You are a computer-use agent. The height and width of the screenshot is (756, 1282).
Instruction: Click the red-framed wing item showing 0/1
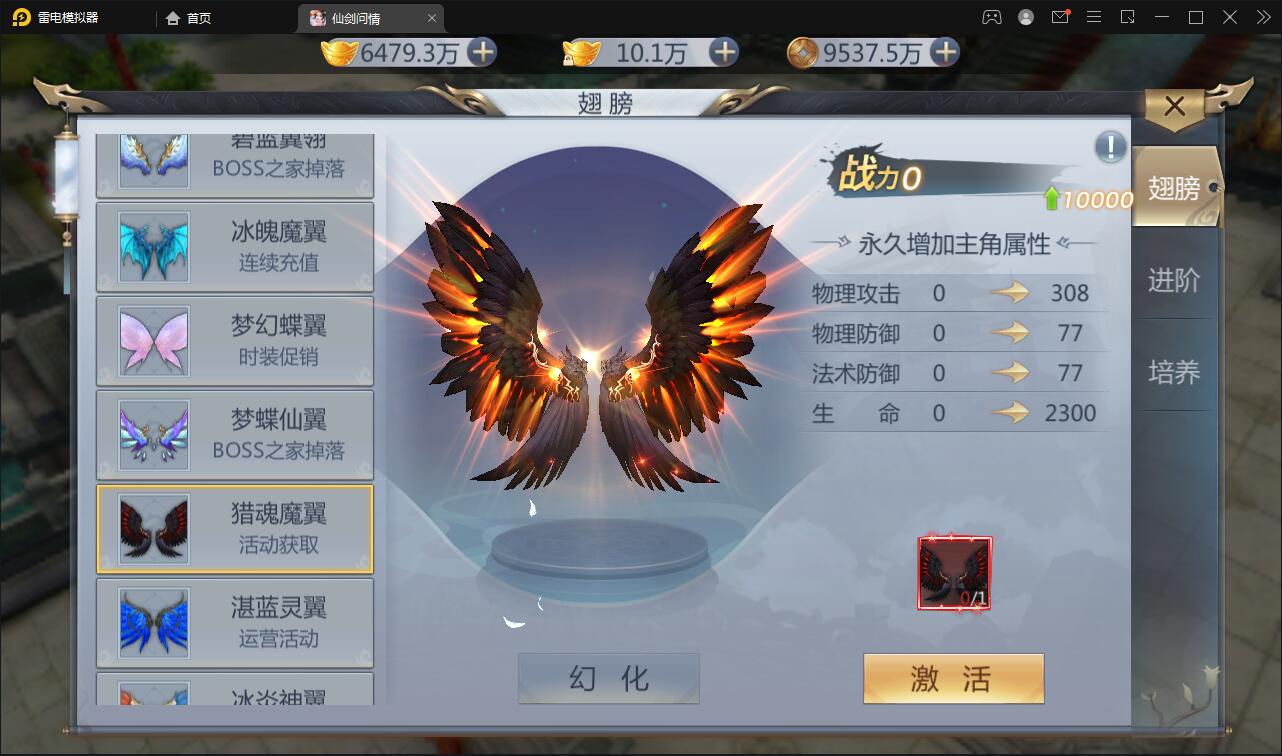pyautogui.click(x=952, y=572)
